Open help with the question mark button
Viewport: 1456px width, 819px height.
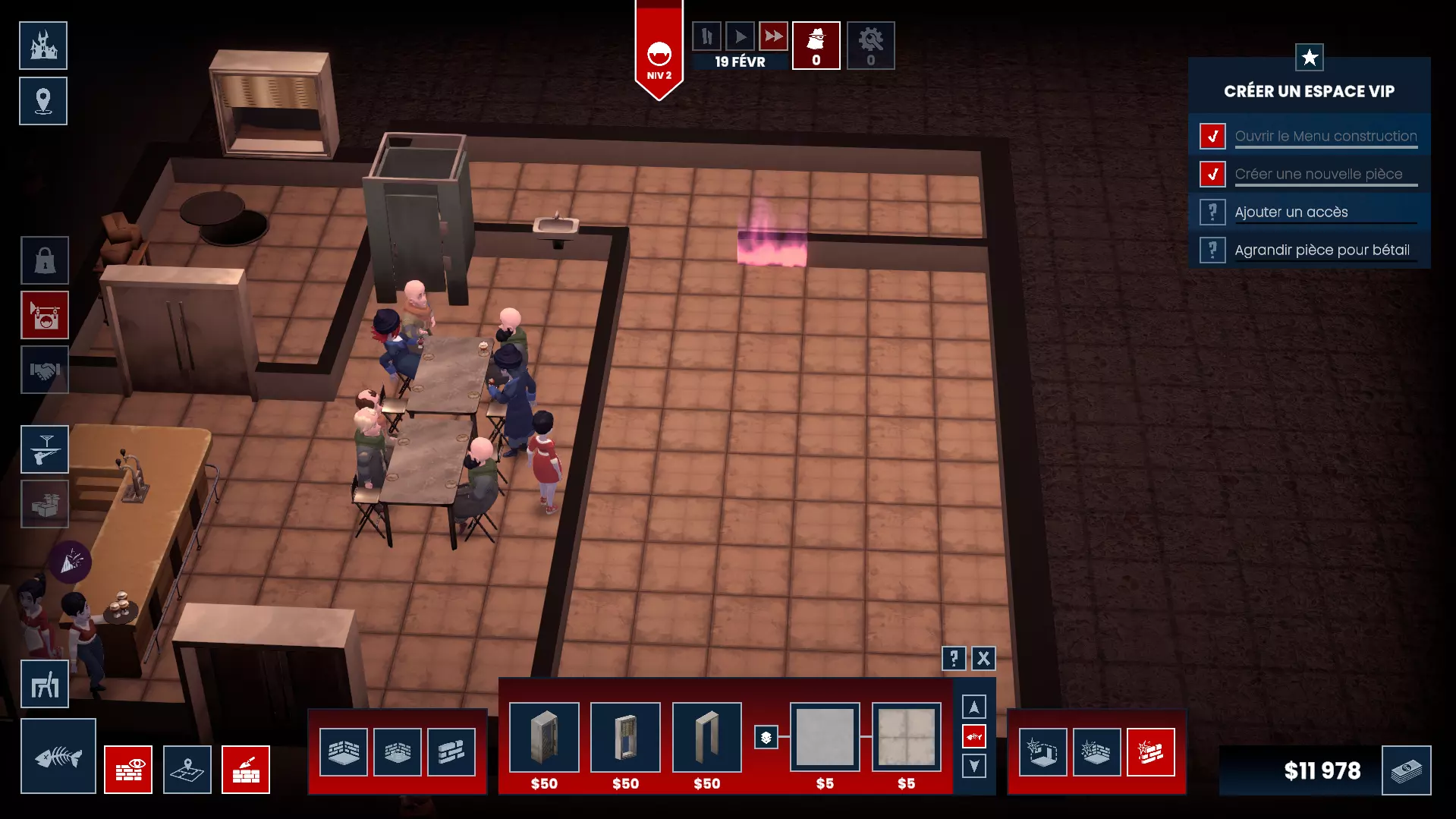tap(954, 658)
